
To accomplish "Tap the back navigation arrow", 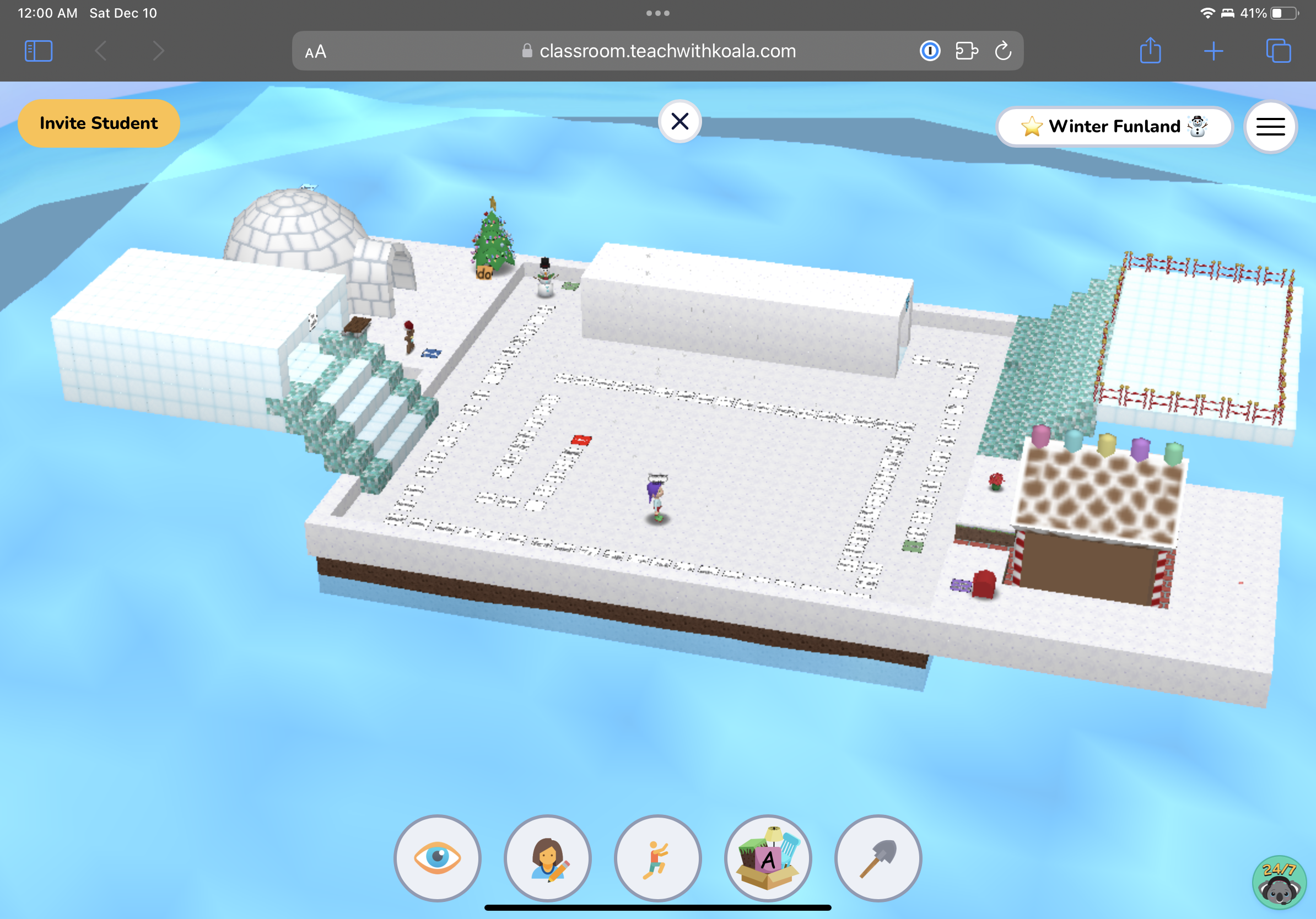I will pos(100,51).
